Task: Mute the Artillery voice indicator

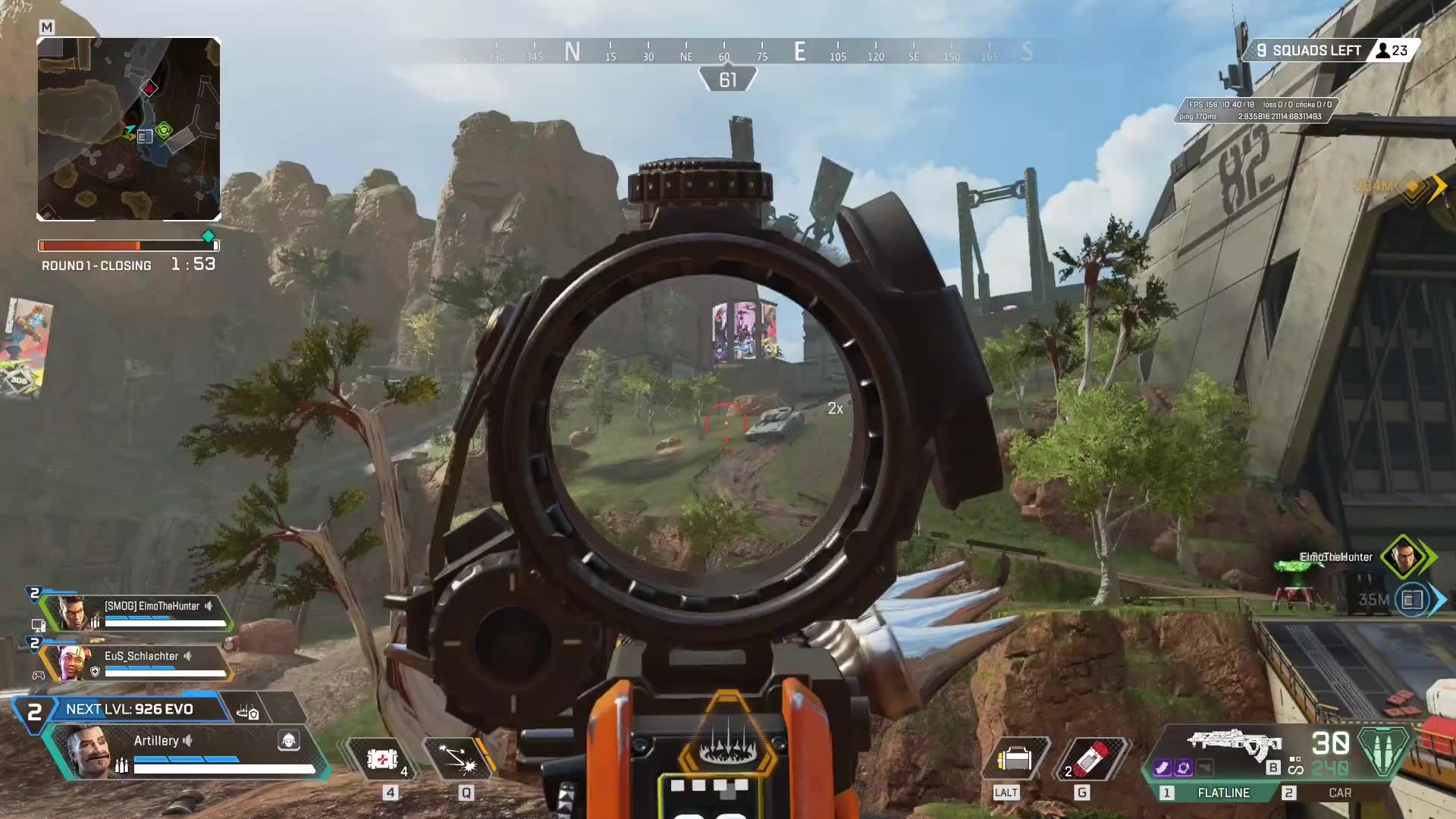Action: (189, 741)
